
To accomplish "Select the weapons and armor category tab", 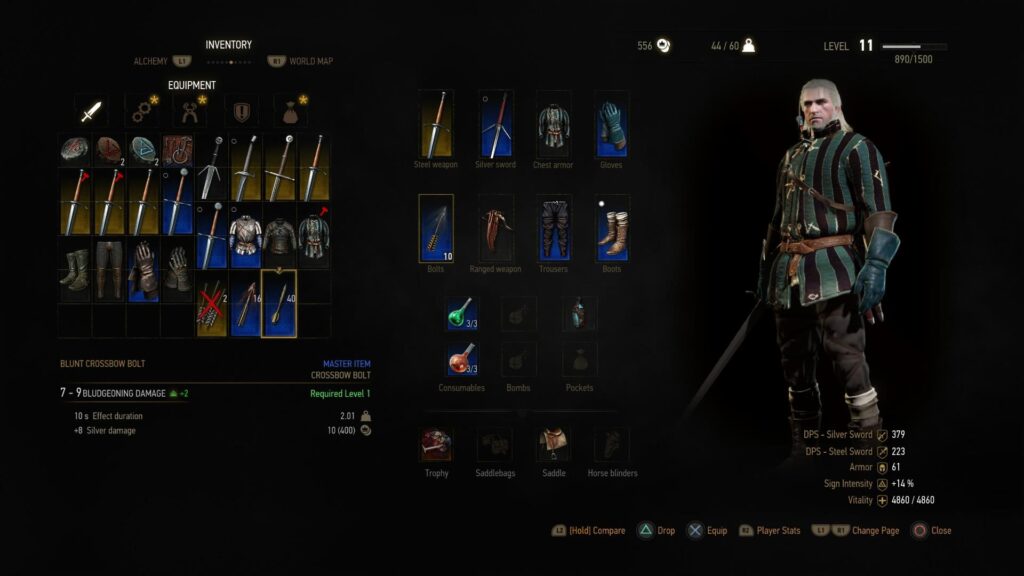I will coord(93,111).
